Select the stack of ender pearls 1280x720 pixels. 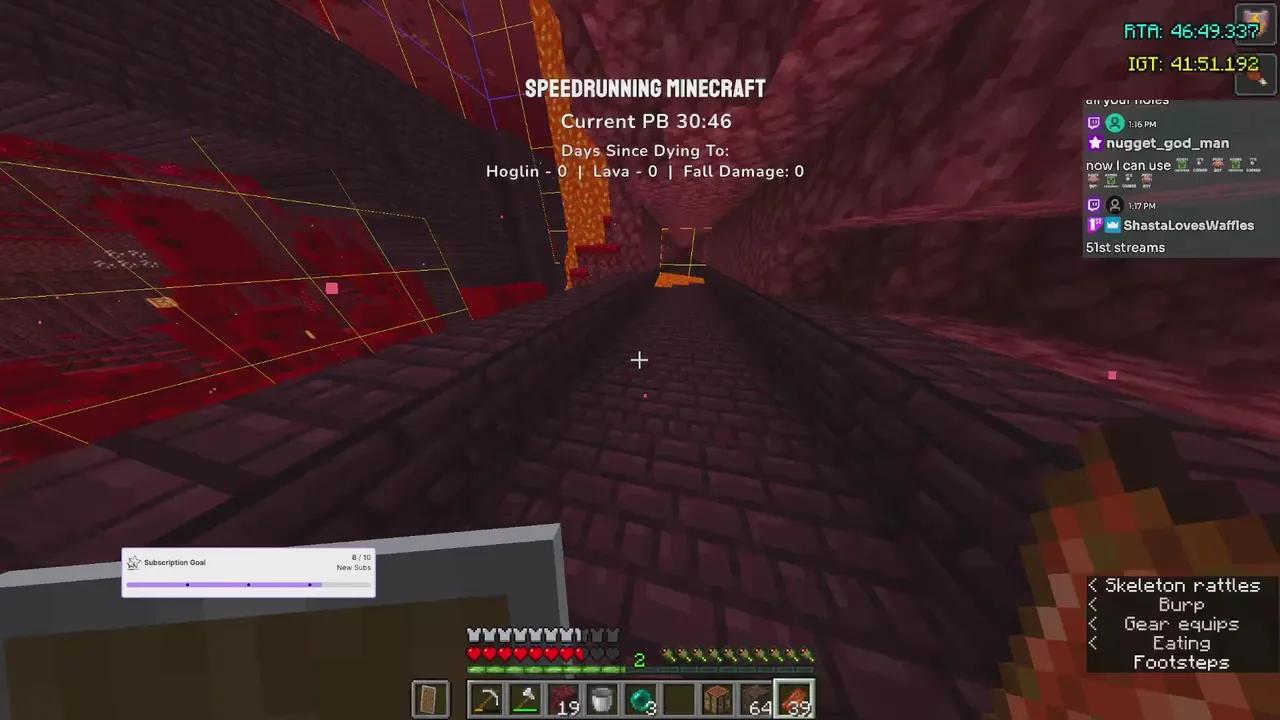[641, 698]
